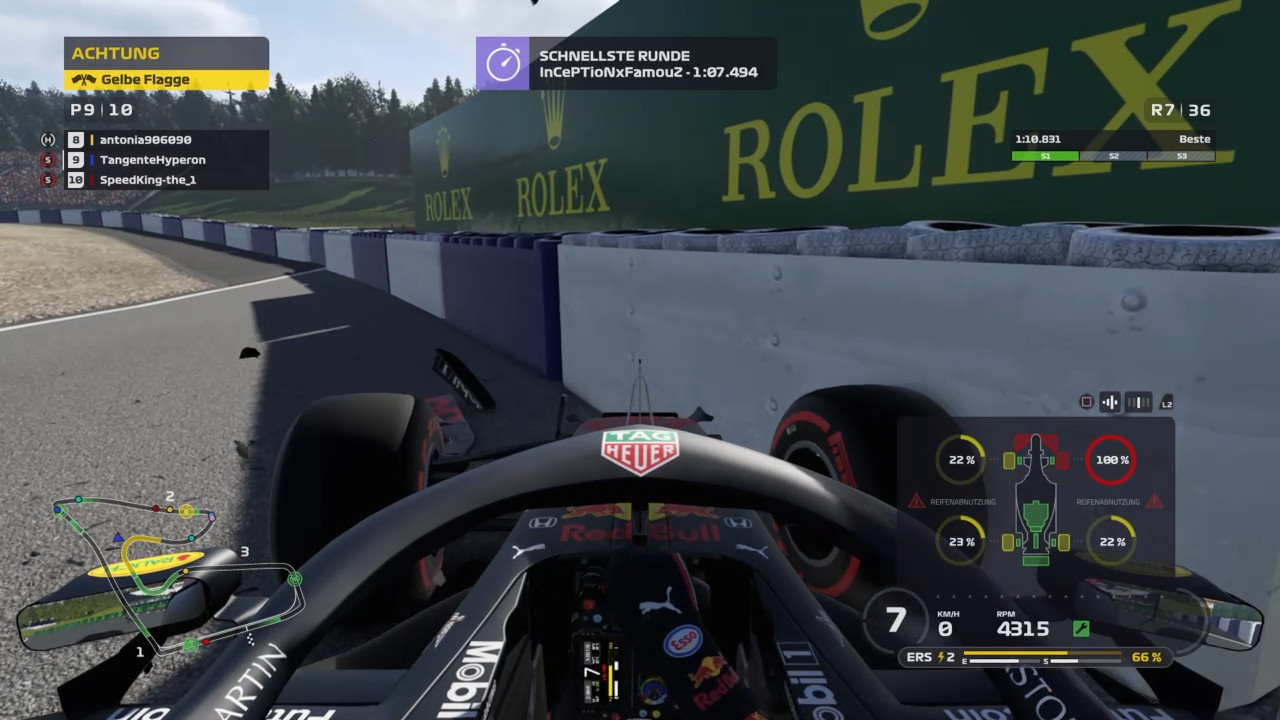
Task: Select the MFD panel page indicator
Action: (x=1139, y=402)
